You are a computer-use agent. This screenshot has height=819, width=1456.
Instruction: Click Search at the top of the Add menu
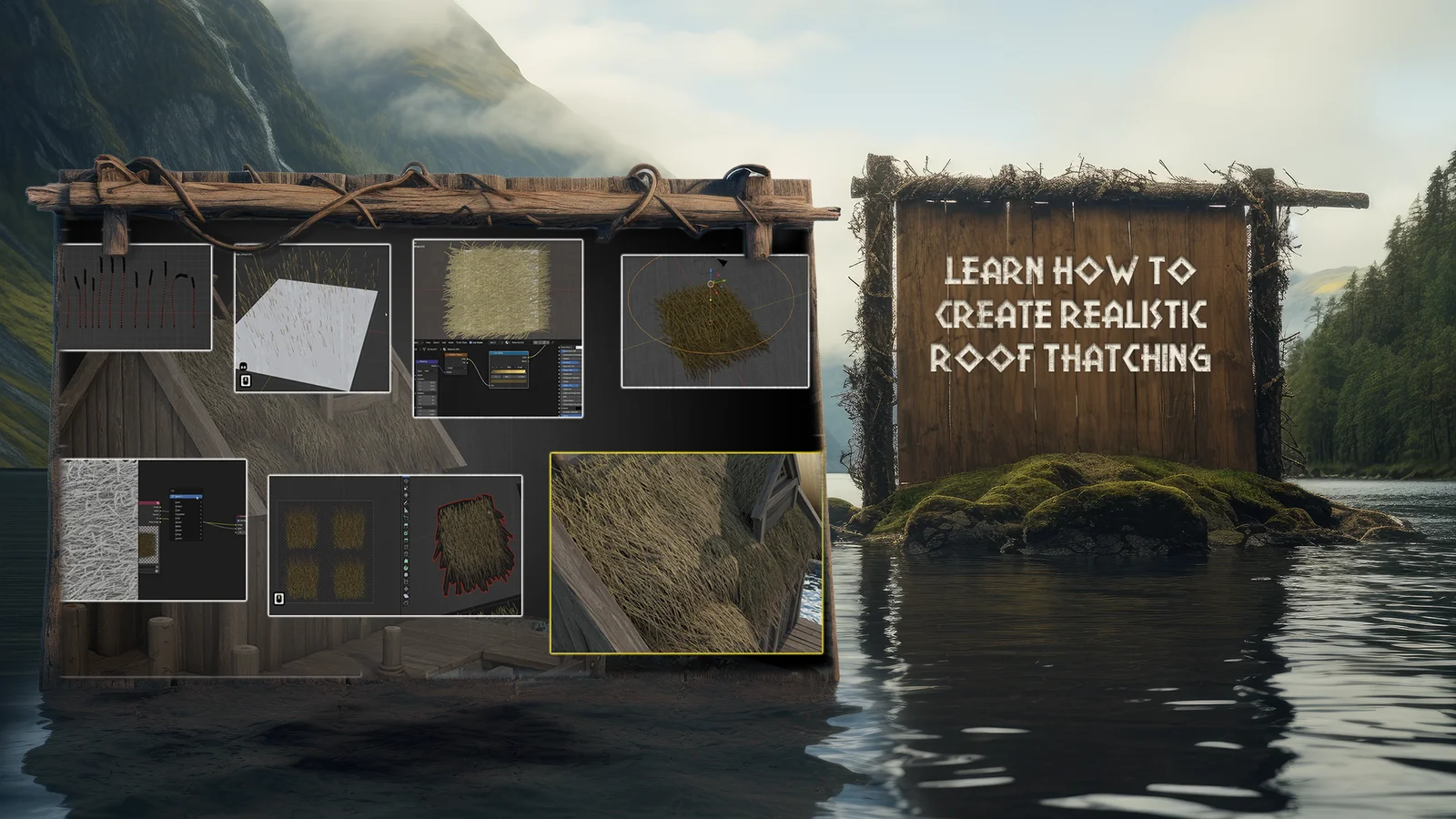(x=188, y=496)
